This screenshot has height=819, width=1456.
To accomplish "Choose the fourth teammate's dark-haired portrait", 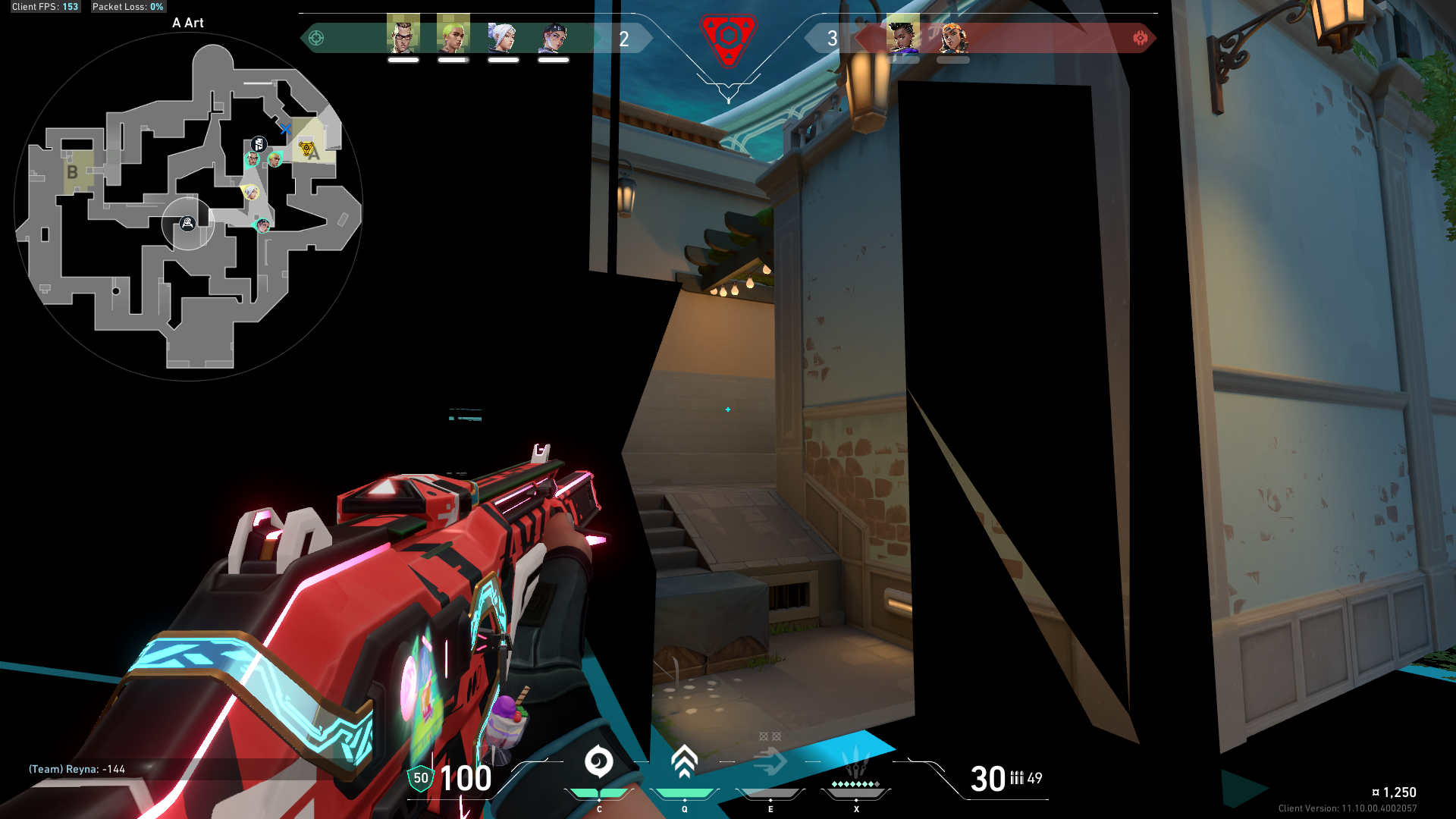I will (554, 36).
